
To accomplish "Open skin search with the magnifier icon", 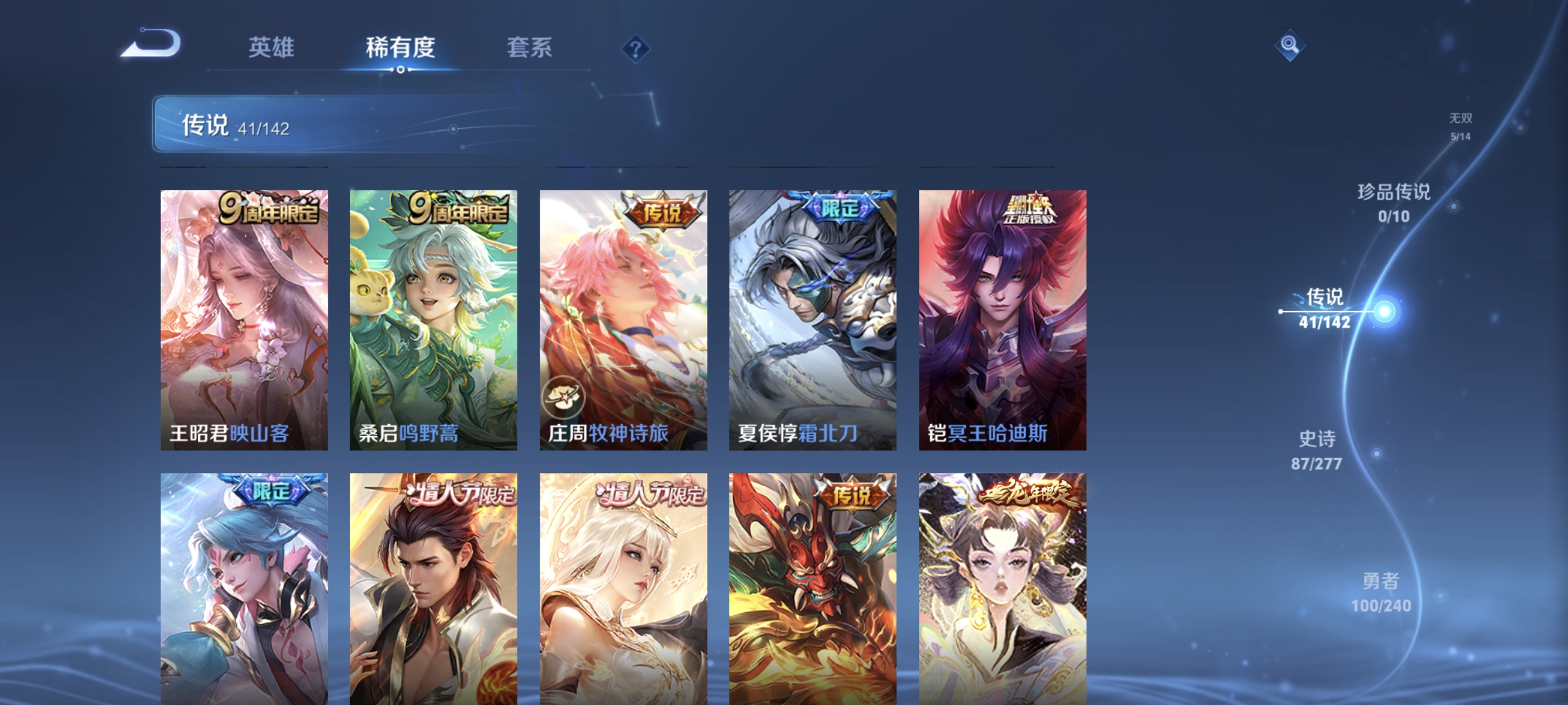I will [x=1290, y=45].
